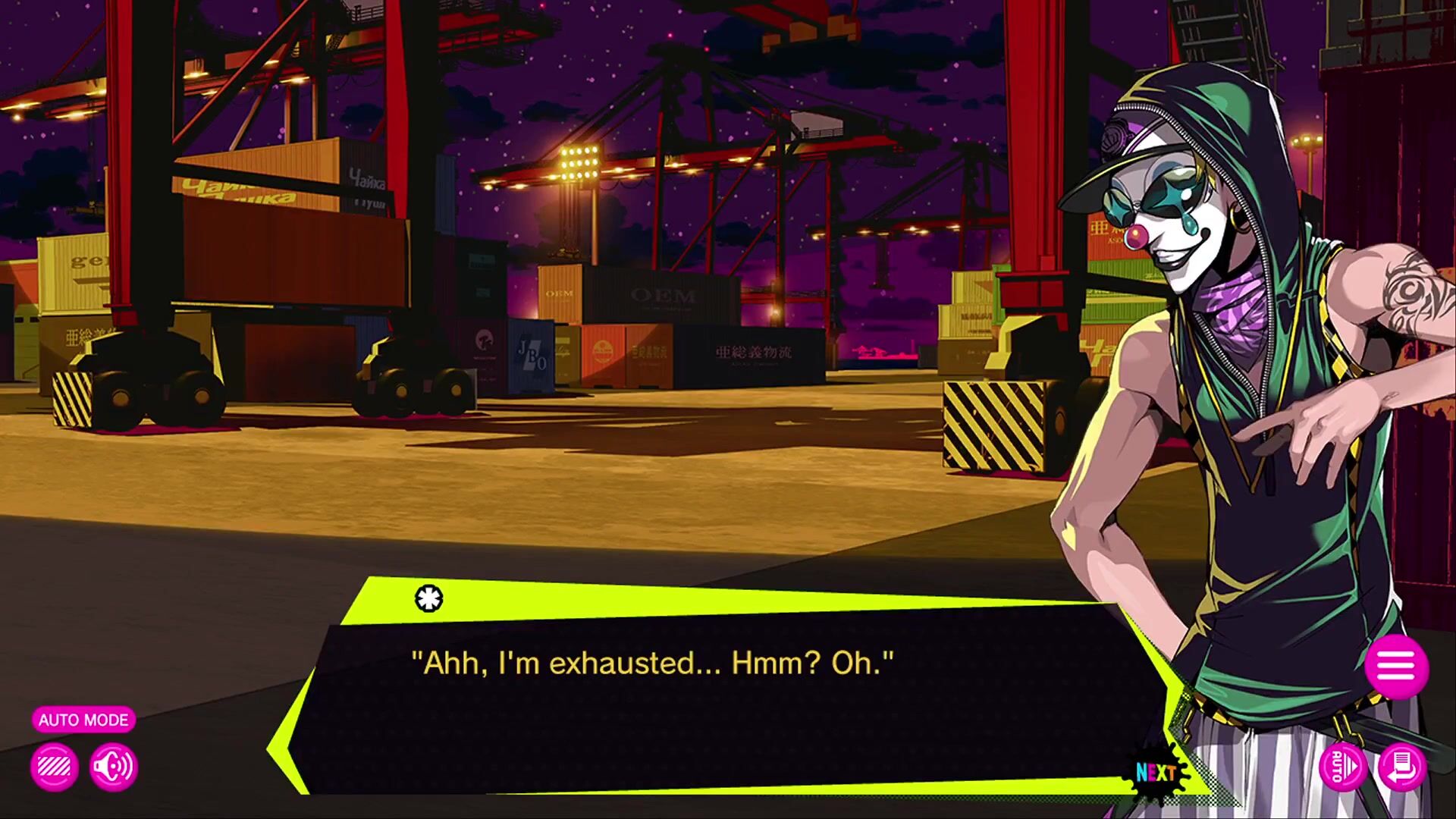1456x819 pixels.
Task: Hide the text window with striped-rectangle icon
Action: [55, 767]
